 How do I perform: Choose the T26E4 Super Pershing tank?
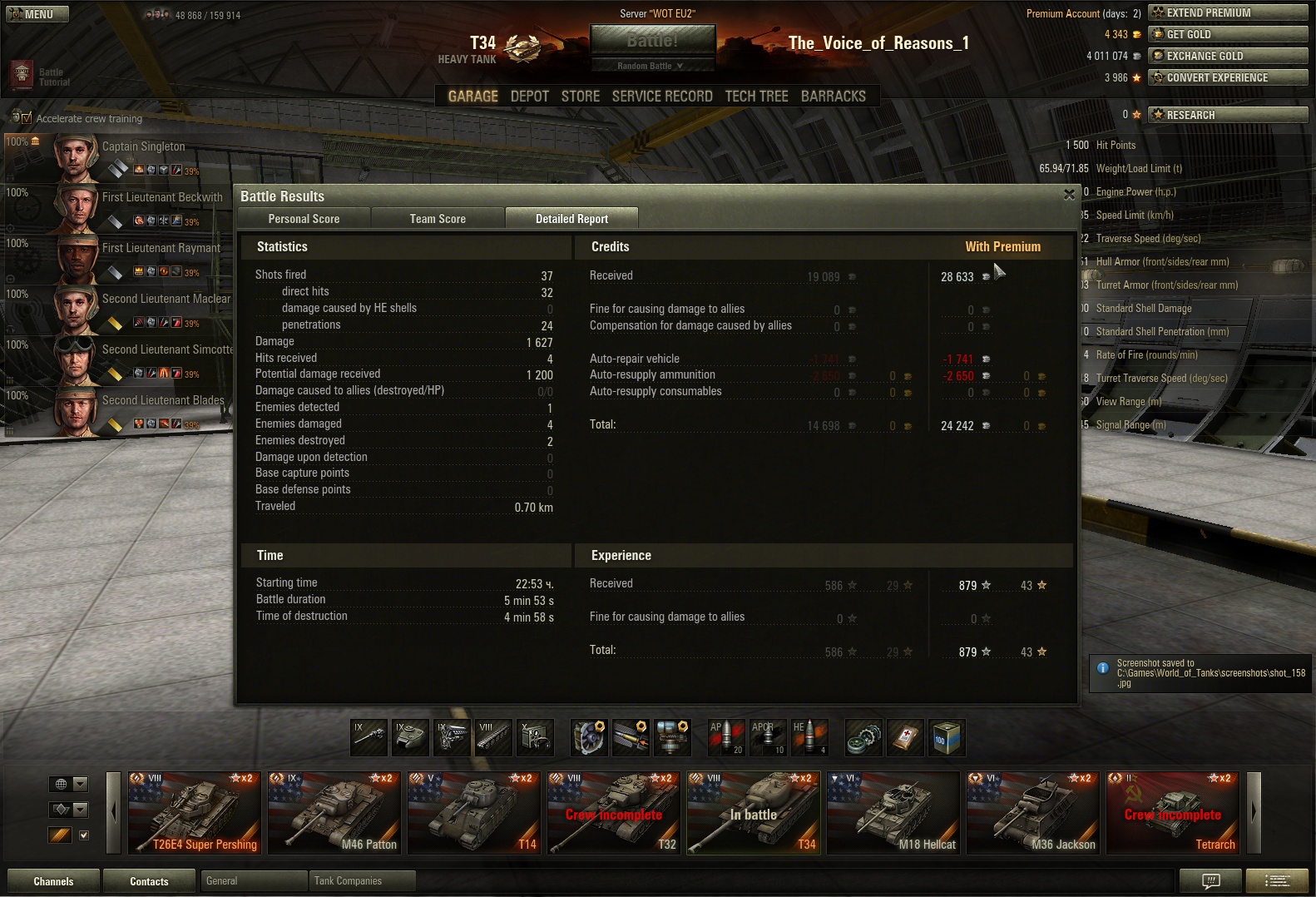[x=196, y=813]
